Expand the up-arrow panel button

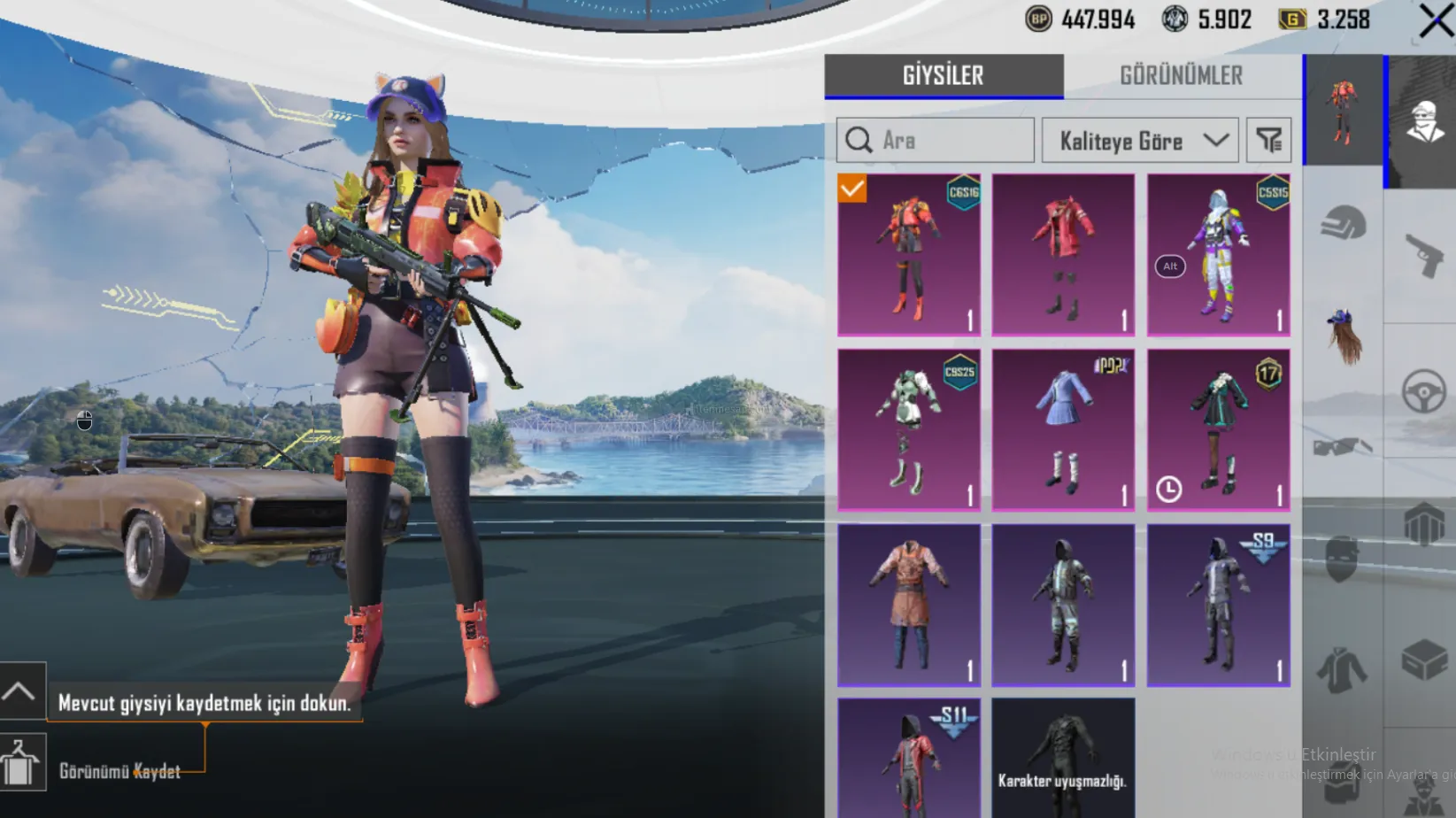tap(21, 691)
